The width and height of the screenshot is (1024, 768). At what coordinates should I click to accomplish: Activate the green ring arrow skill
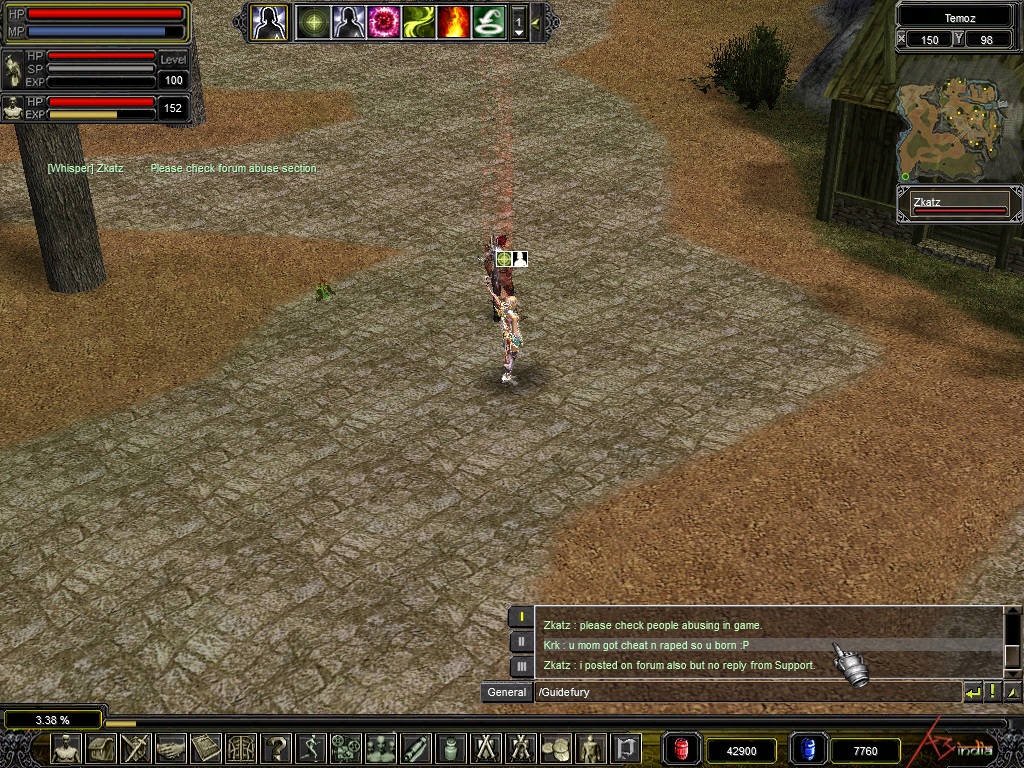click(x=489, y=22)
